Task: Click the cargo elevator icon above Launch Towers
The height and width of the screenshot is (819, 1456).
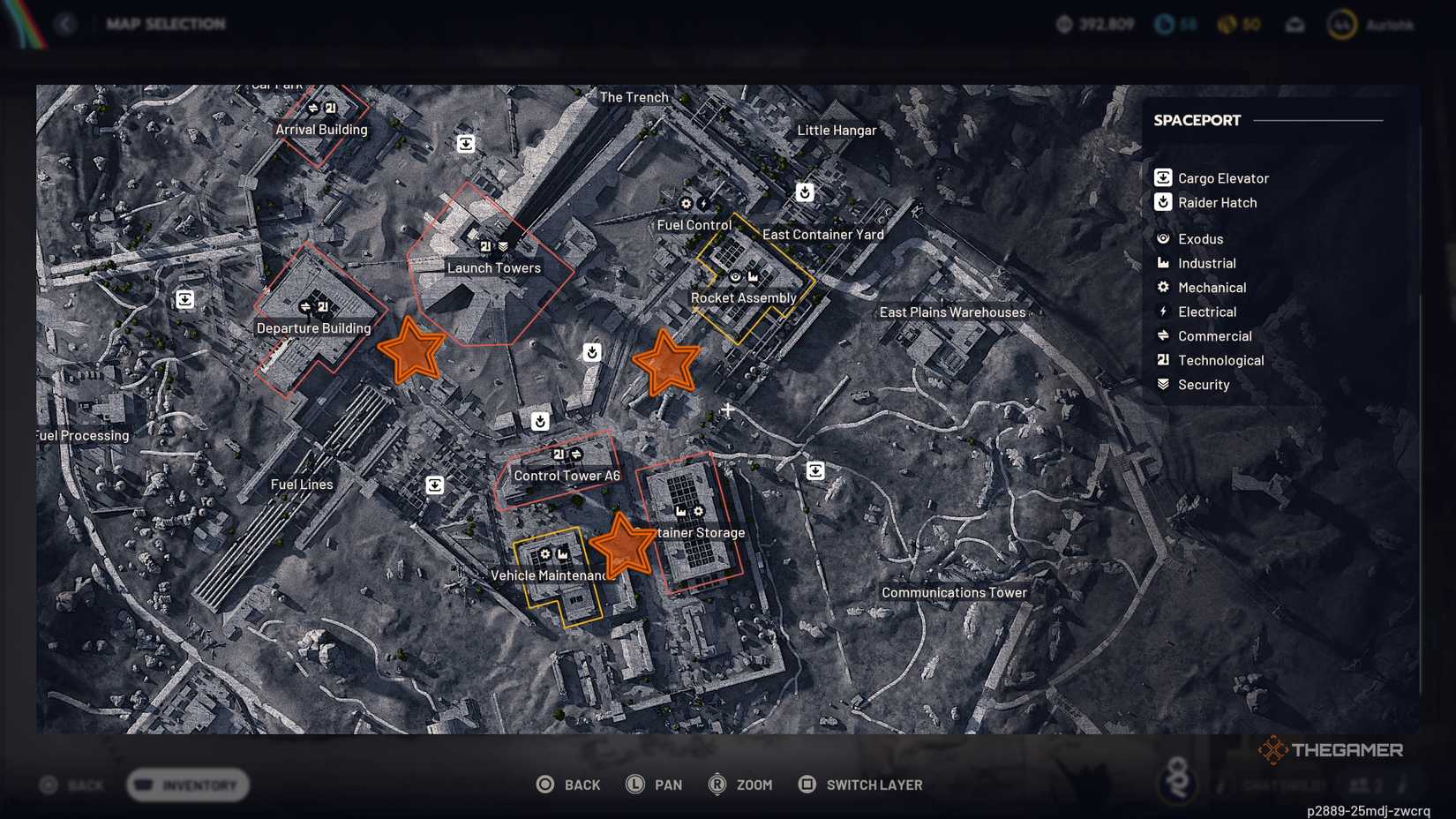Action: pos(466,143)
